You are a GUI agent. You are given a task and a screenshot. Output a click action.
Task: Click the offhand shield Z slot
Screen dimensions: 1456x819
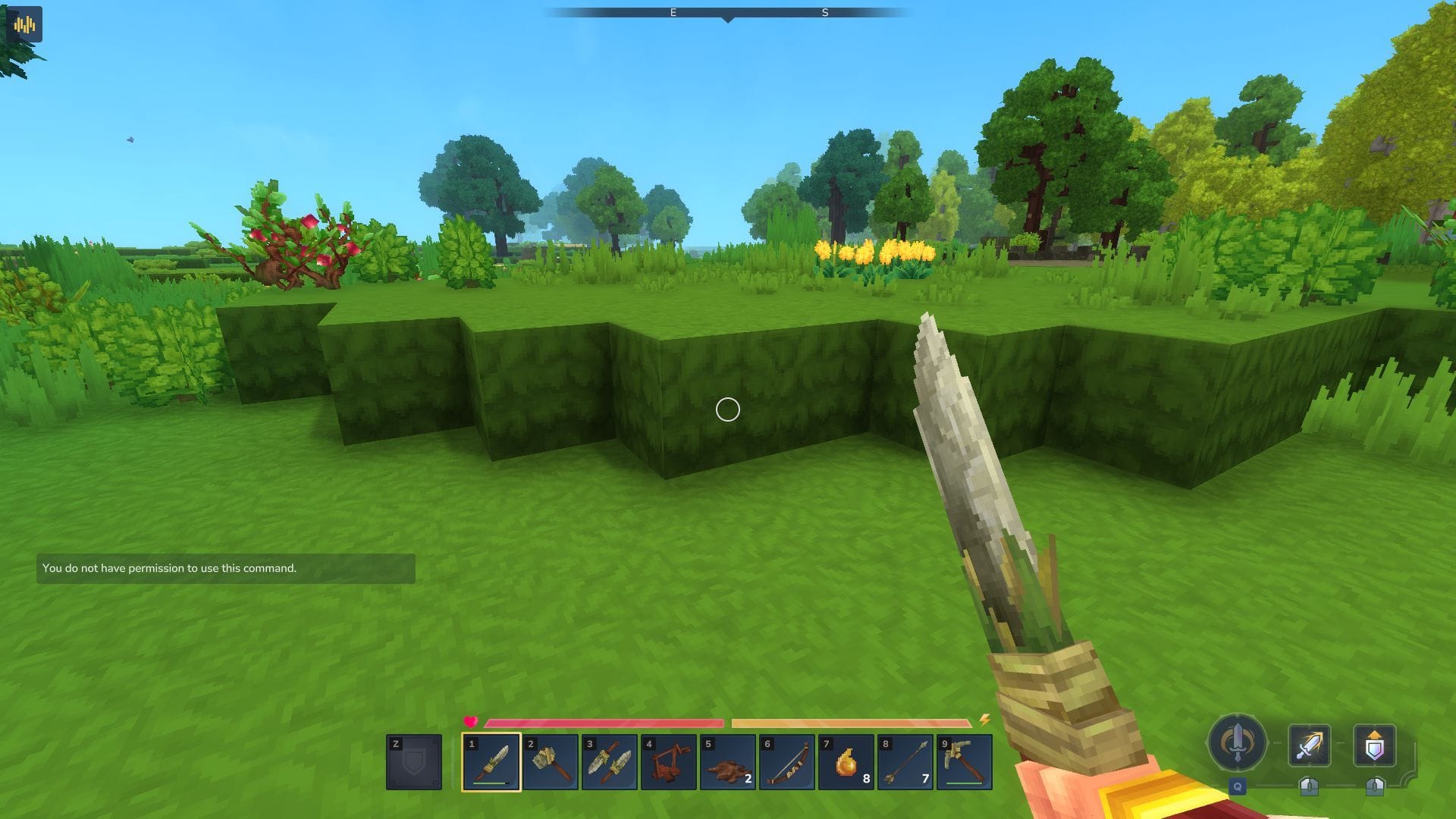click(413, 762)
